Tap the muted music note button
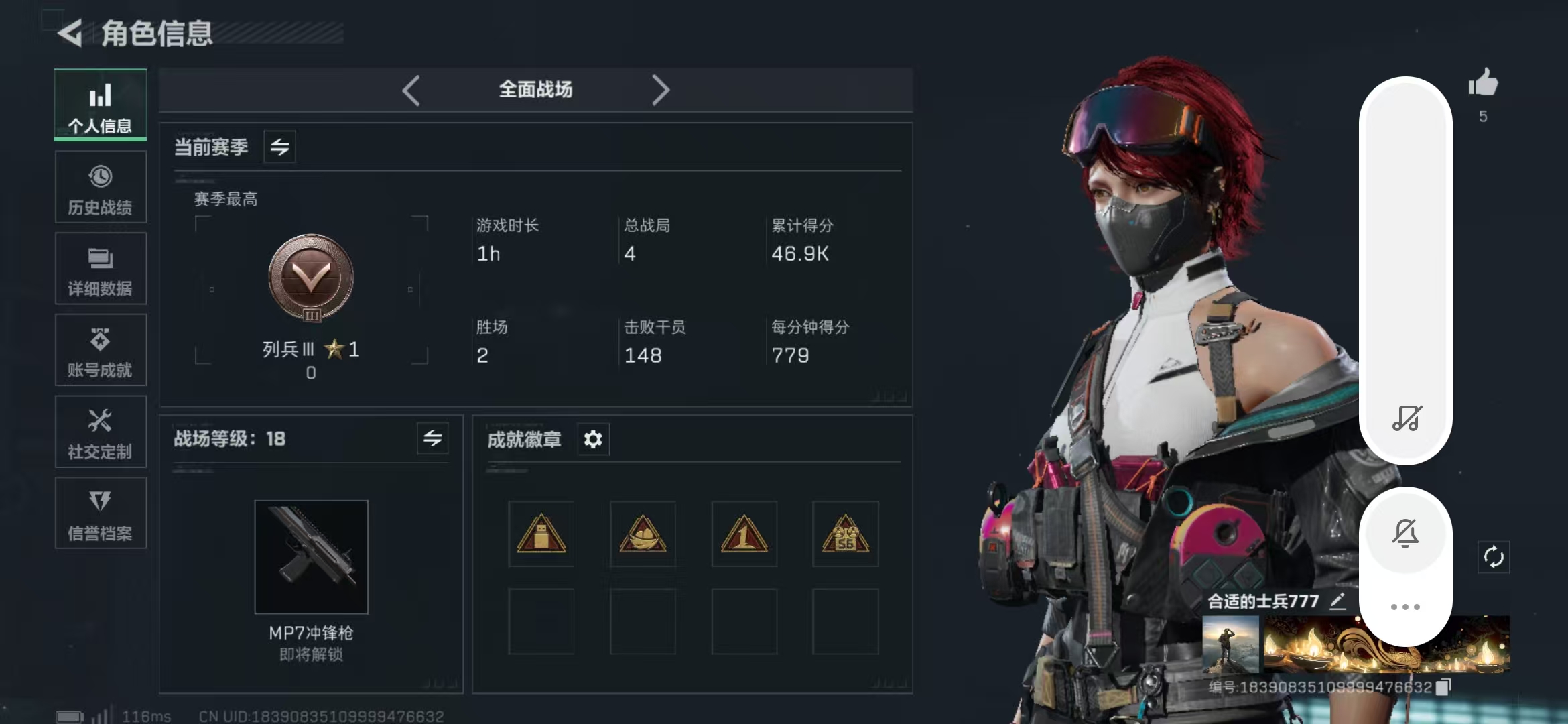This screenshot has height=724, width=1568. tap(1407, 418)
